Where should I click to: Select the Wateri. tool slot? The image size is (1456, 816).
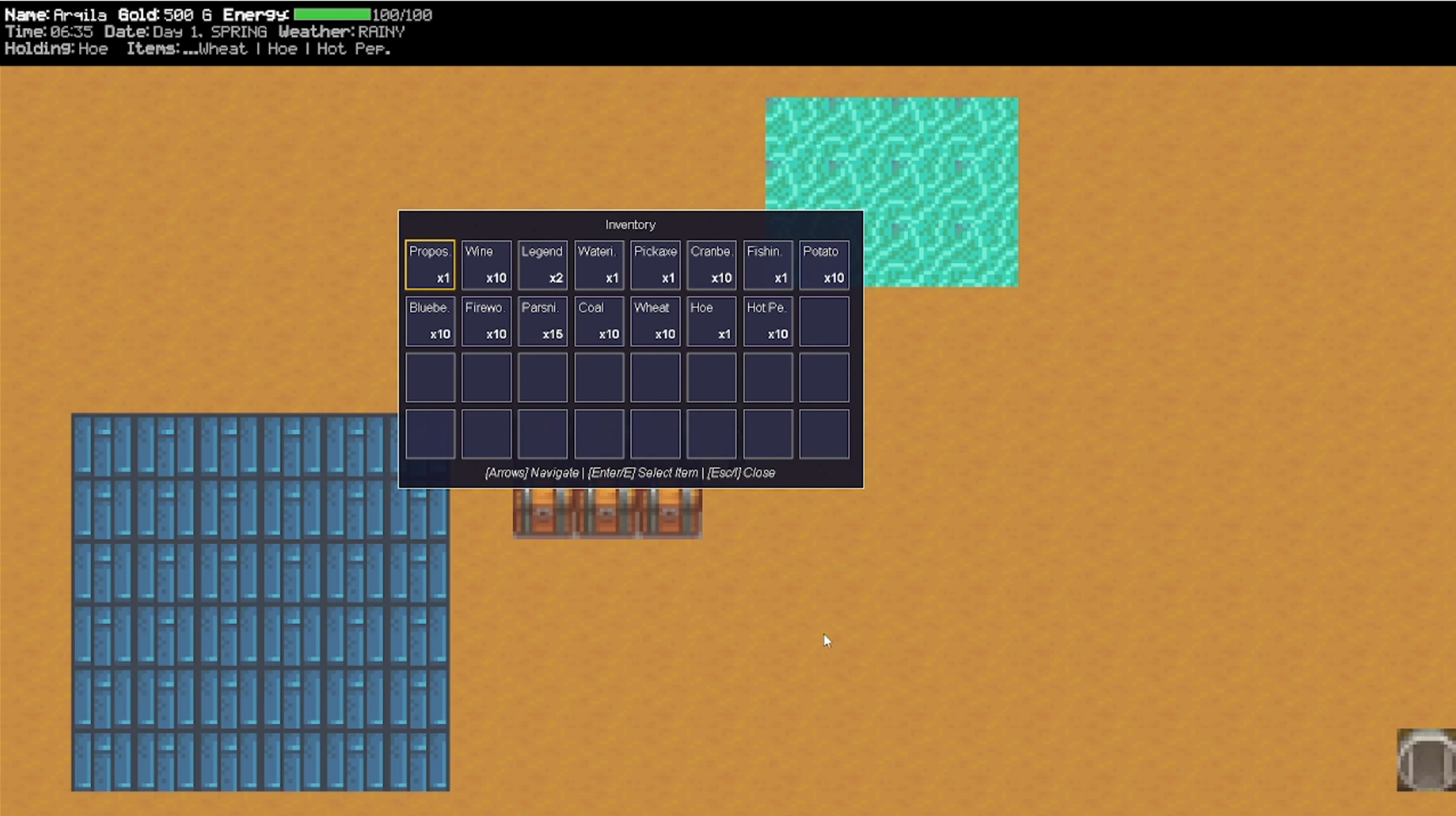(598, 265)
